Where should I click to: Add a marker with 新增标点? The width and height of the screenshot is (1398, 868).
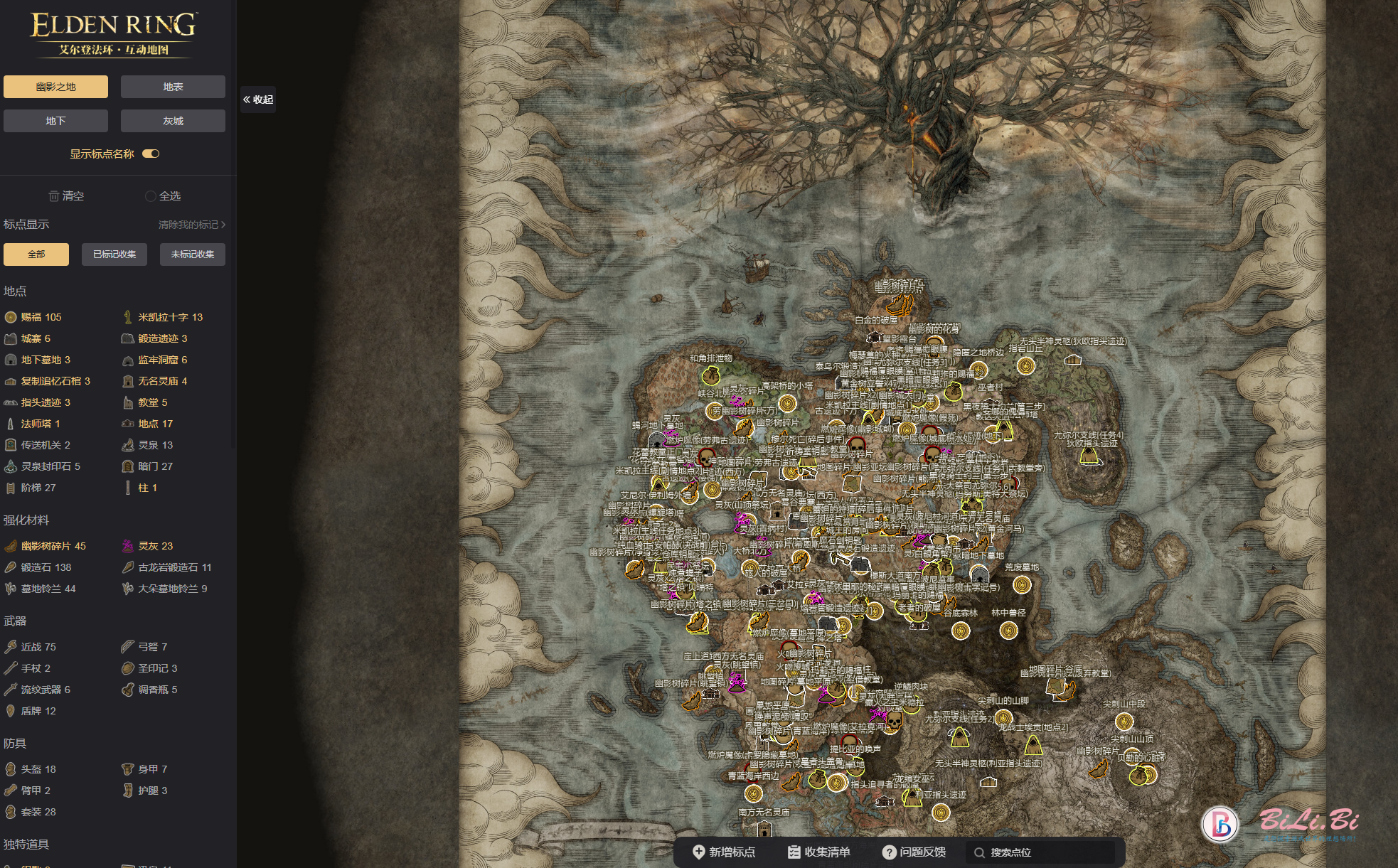(x=724, y=852)
